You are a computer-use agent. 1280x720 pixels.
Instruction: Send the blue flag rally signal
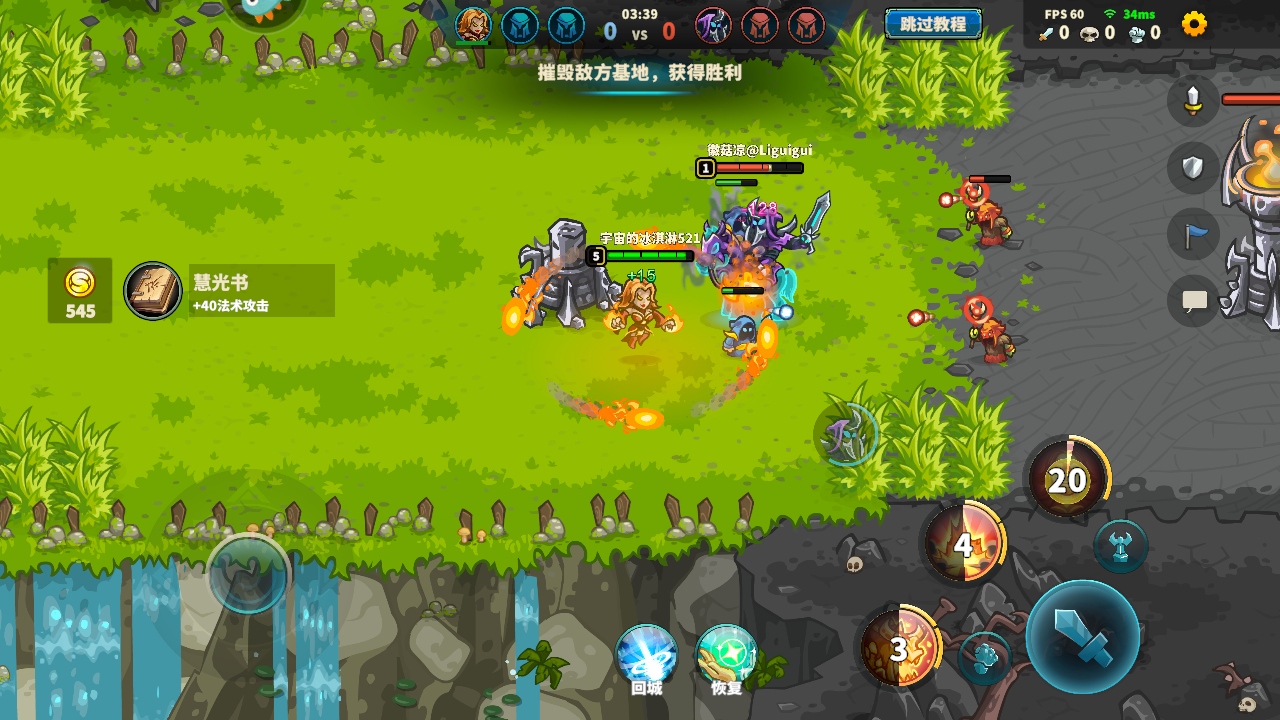1194,235
